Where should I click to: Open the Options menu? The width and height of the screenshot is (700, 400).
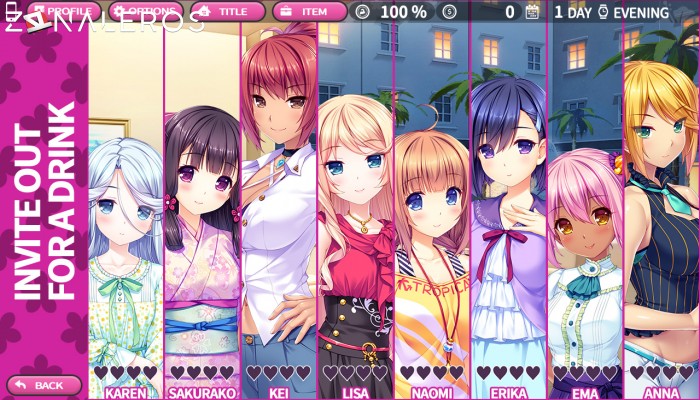[x=145, y=12]
